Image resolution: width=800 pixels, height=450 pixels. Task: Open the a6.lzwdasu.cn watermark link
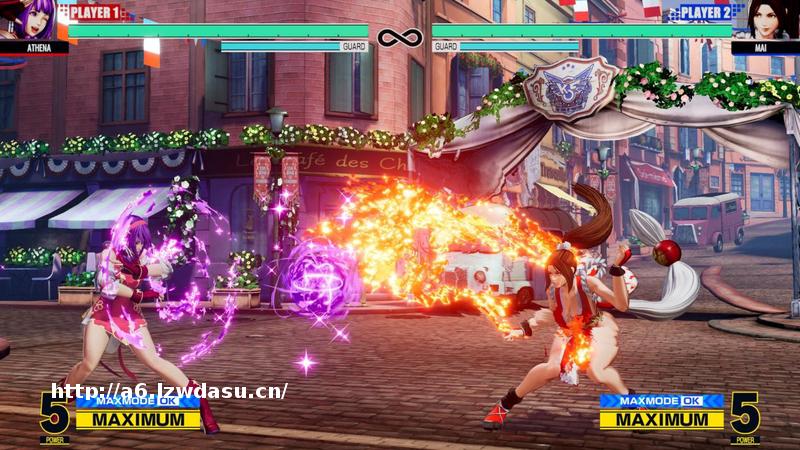coord(169,391)
